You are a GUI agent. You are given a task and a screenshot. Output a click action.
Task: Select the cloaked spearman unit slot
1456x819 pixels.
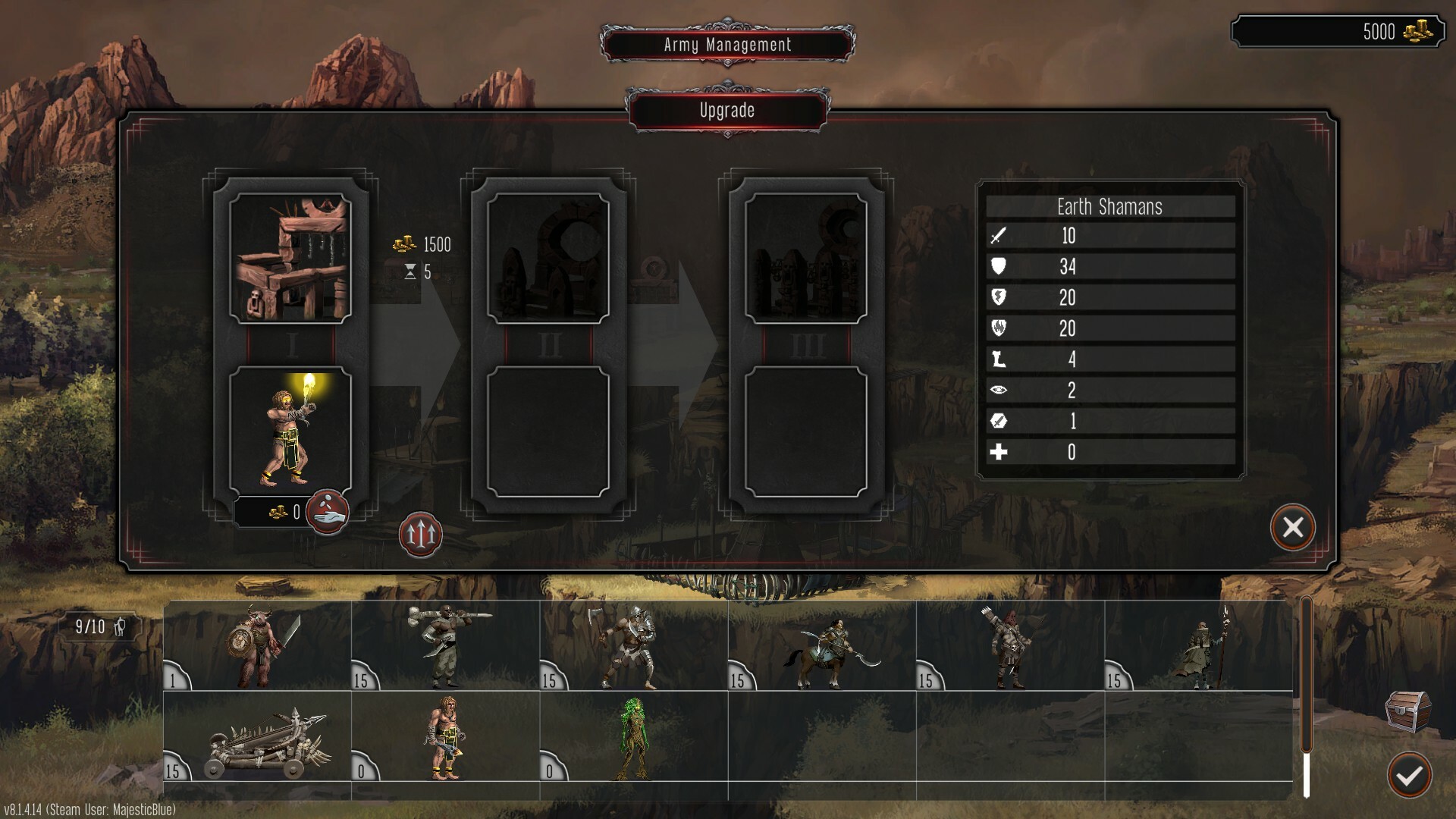[x=1198, y=646]
